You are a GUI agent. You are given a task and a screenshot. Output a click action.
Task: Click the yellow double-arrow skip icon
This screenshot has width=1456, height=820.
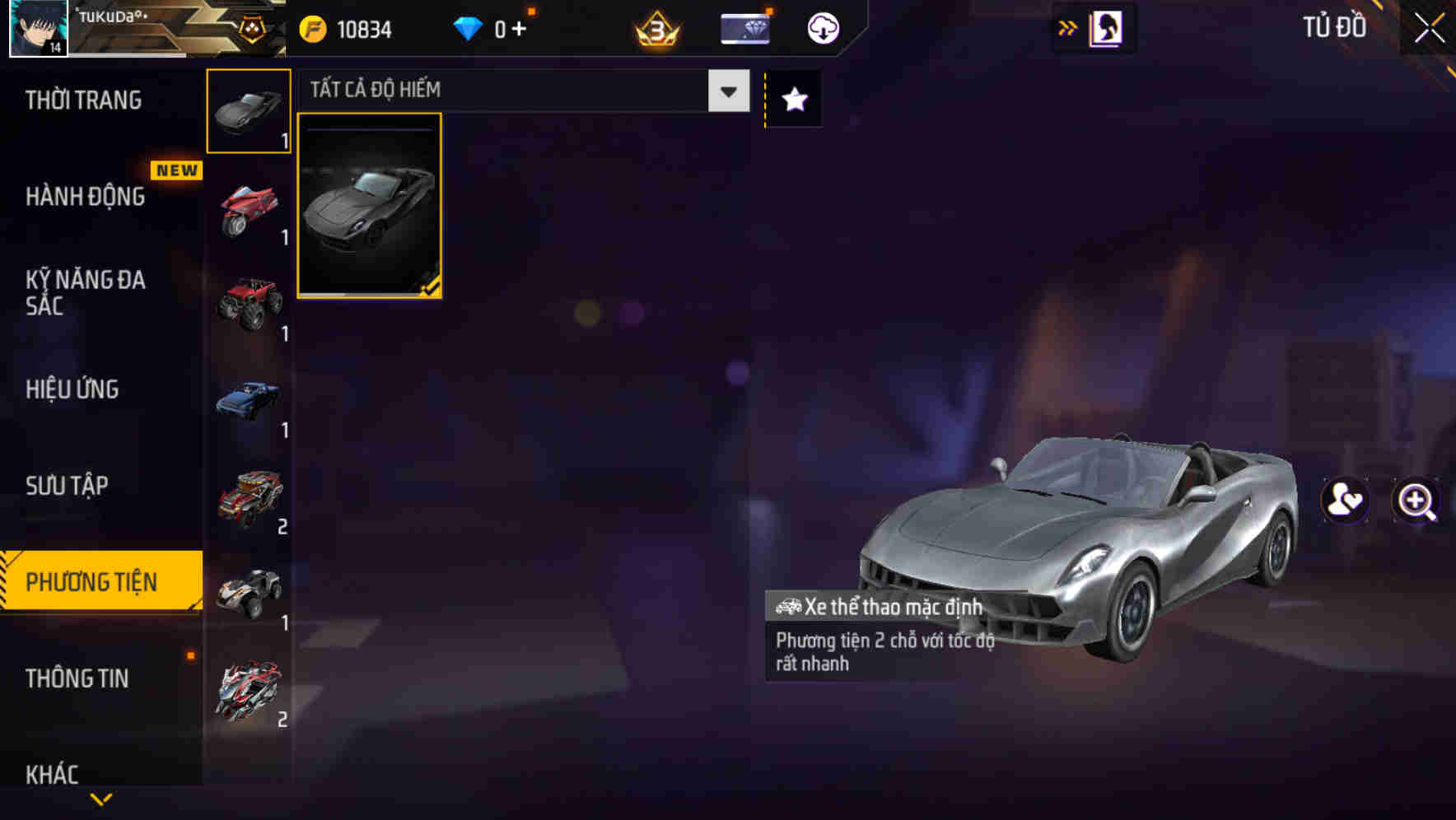pos(1068,27)
